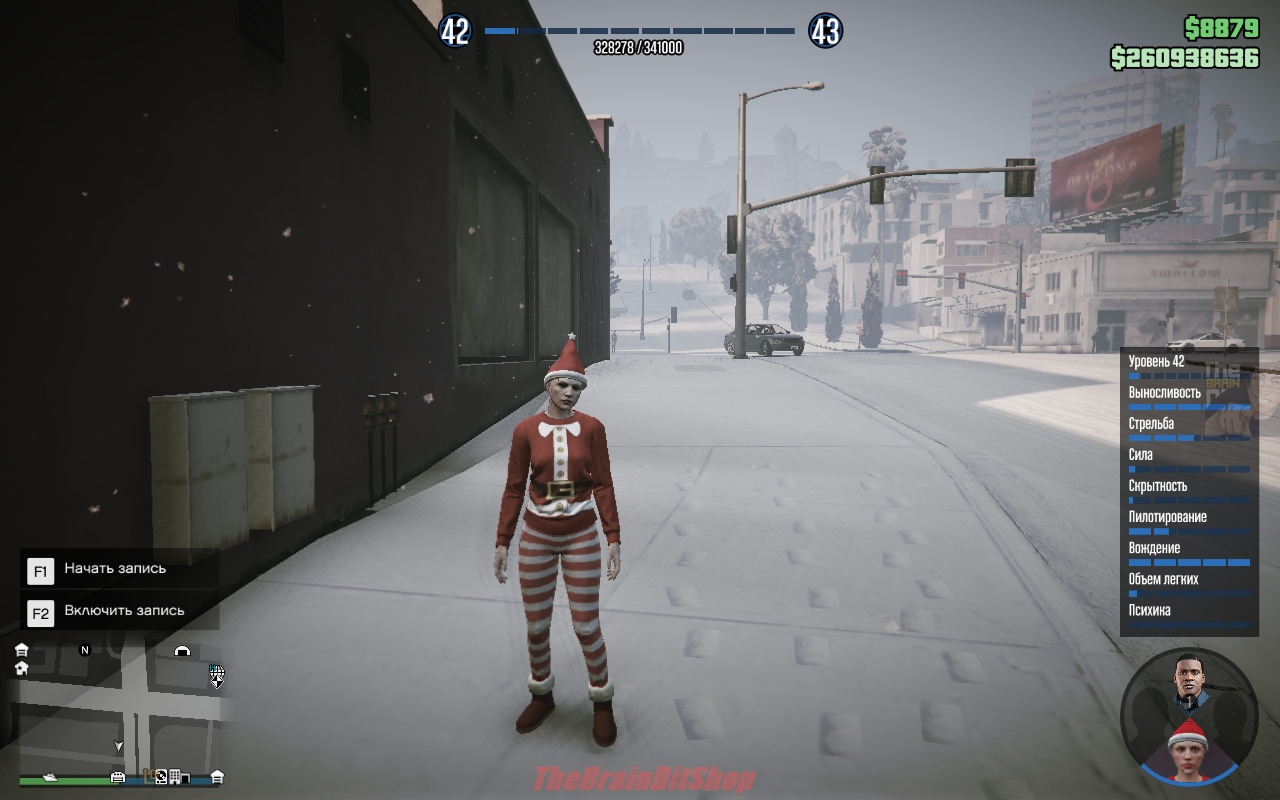Image resolution: width=1280 pixels, height=800 pixels.
Task: Click the north compass marker
Action: tap(85, 650)
